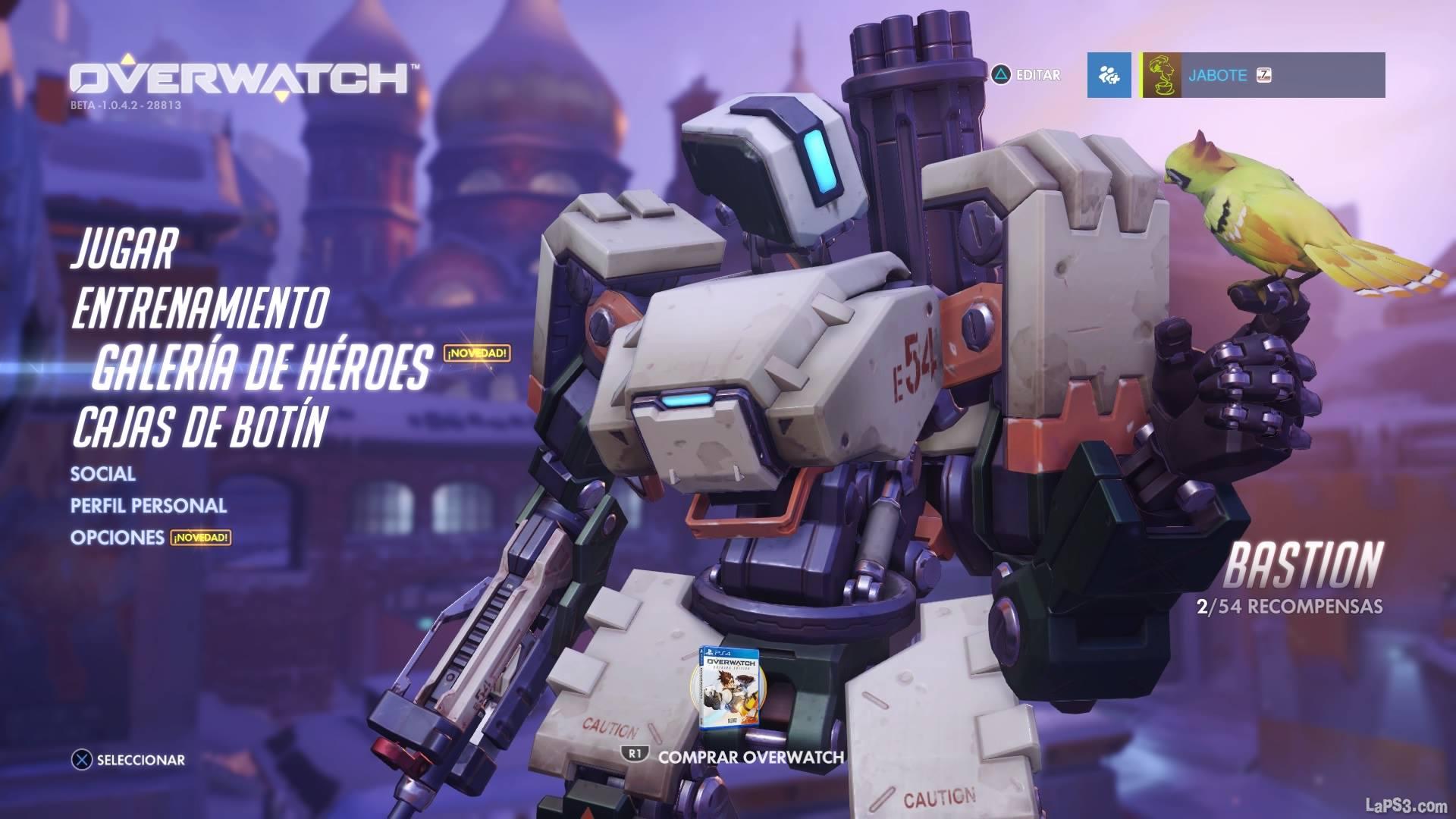Select the Jabote player card

[1262, 75]
